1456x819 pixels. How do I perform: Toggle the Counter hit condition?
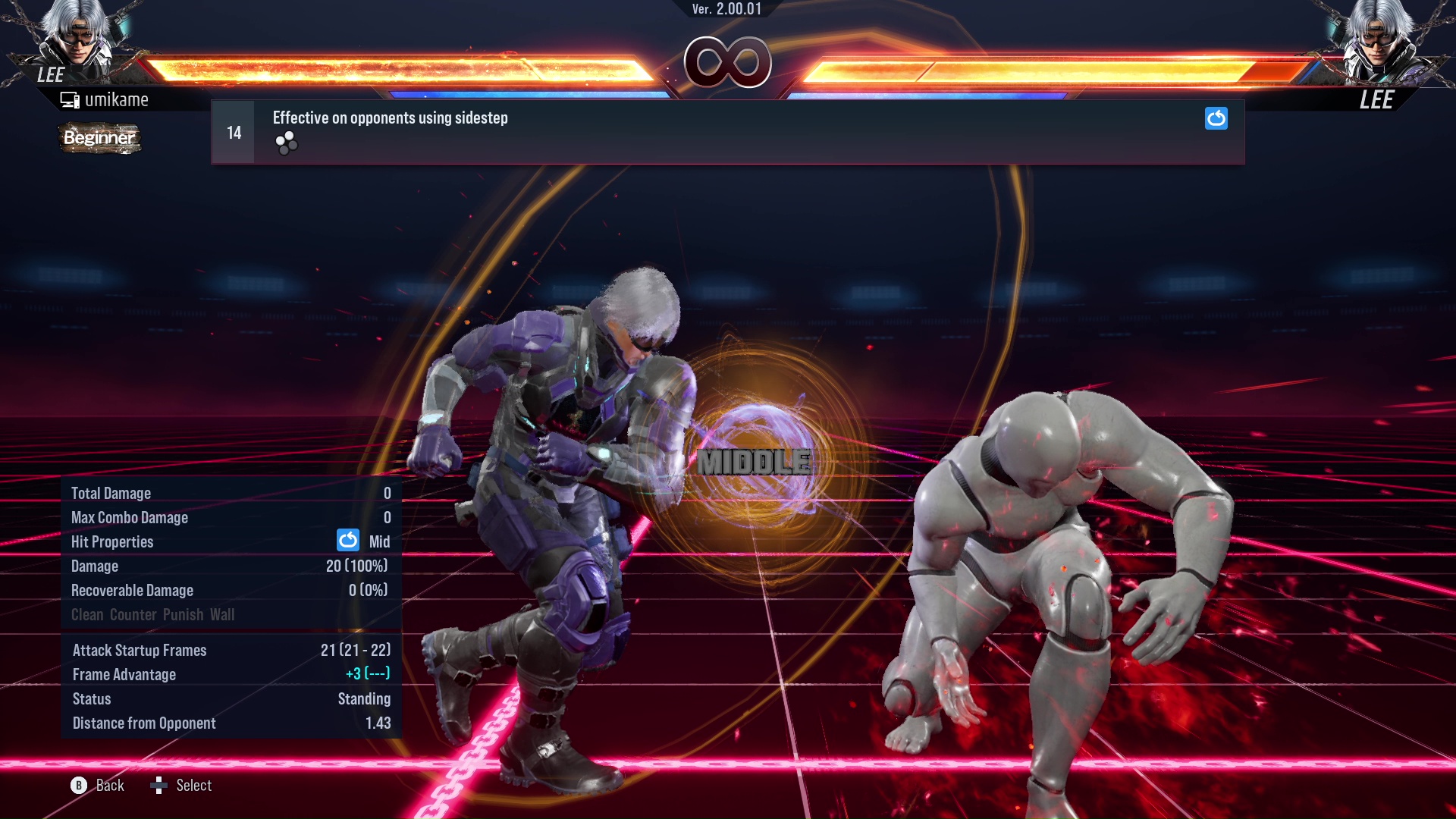click(x=134, y=614)
